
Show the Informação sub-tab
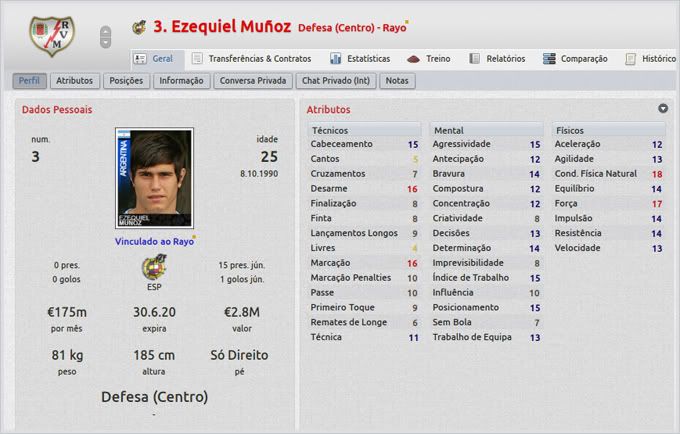point(181,80)
